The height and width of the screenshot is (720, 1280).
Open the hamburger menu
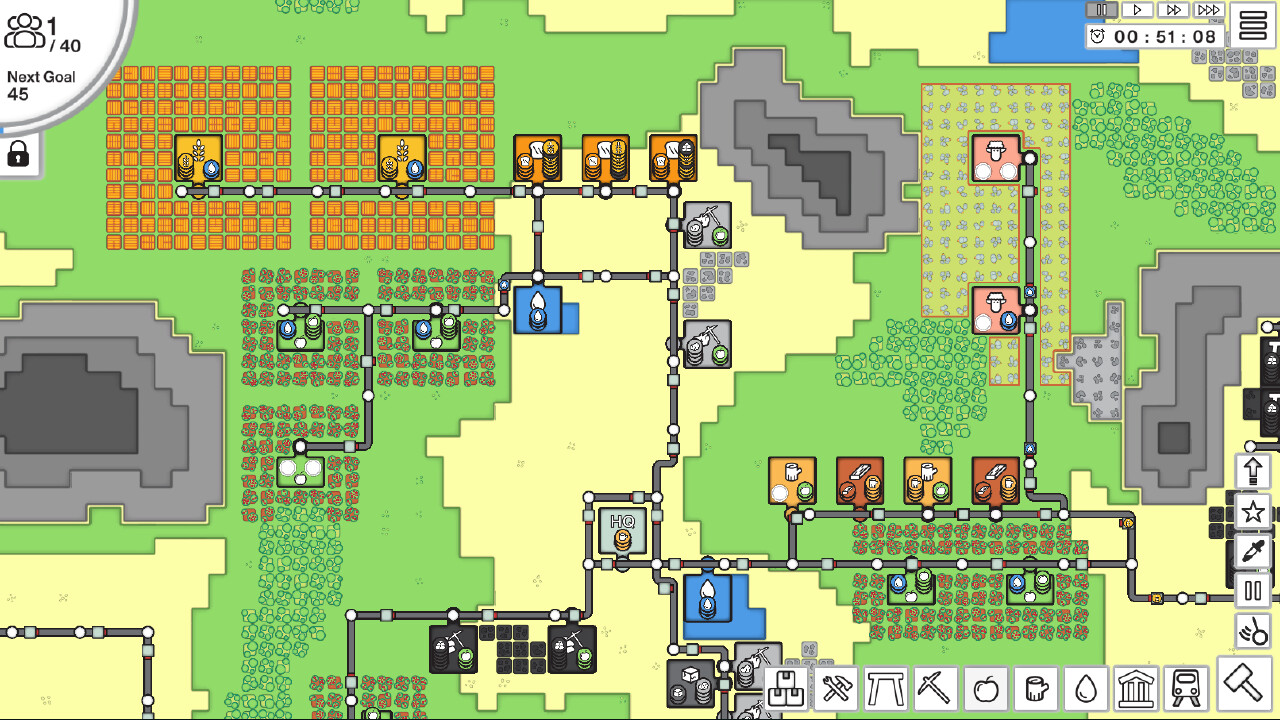coord(1254,25)
